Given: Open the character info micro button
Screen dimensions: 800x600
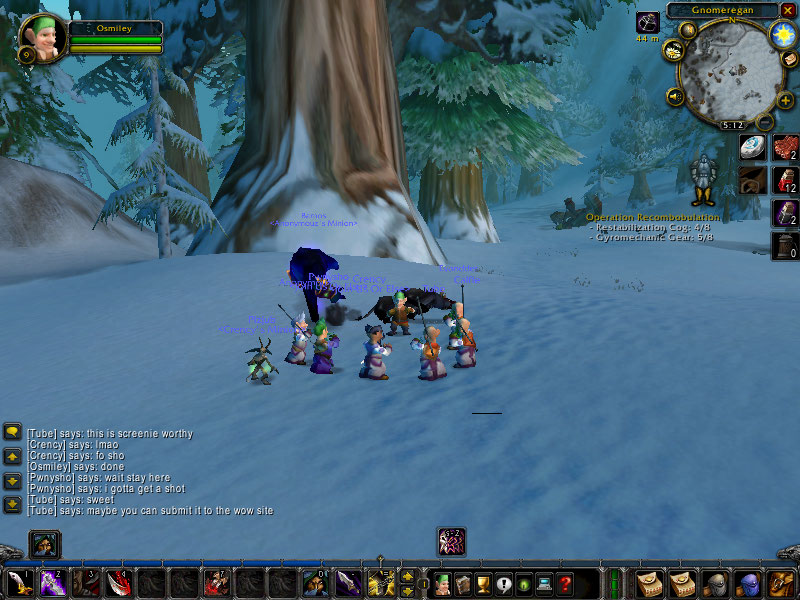Looking at the screenshot, I should pyautogui.click(x=441, y=583).
